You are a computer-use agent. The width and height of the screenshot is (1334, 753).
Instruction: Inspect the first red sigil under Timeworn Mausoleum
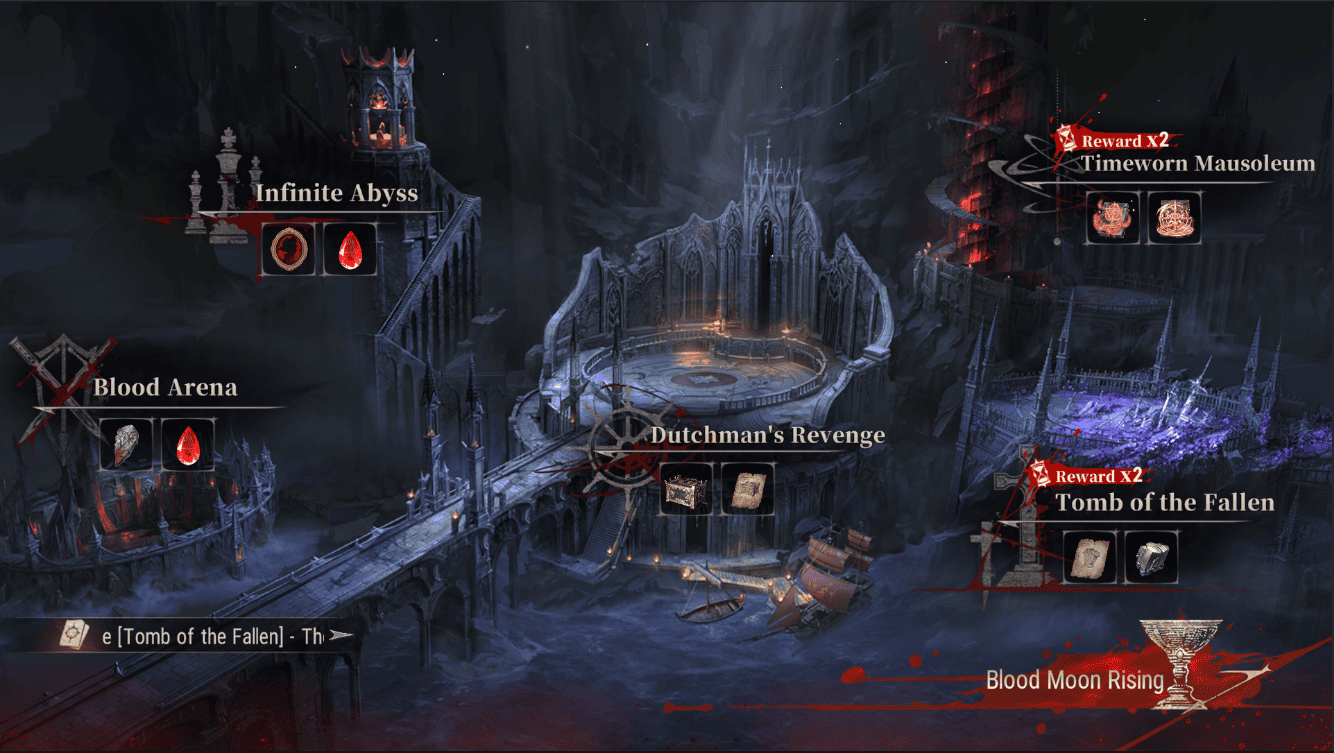1113,218
